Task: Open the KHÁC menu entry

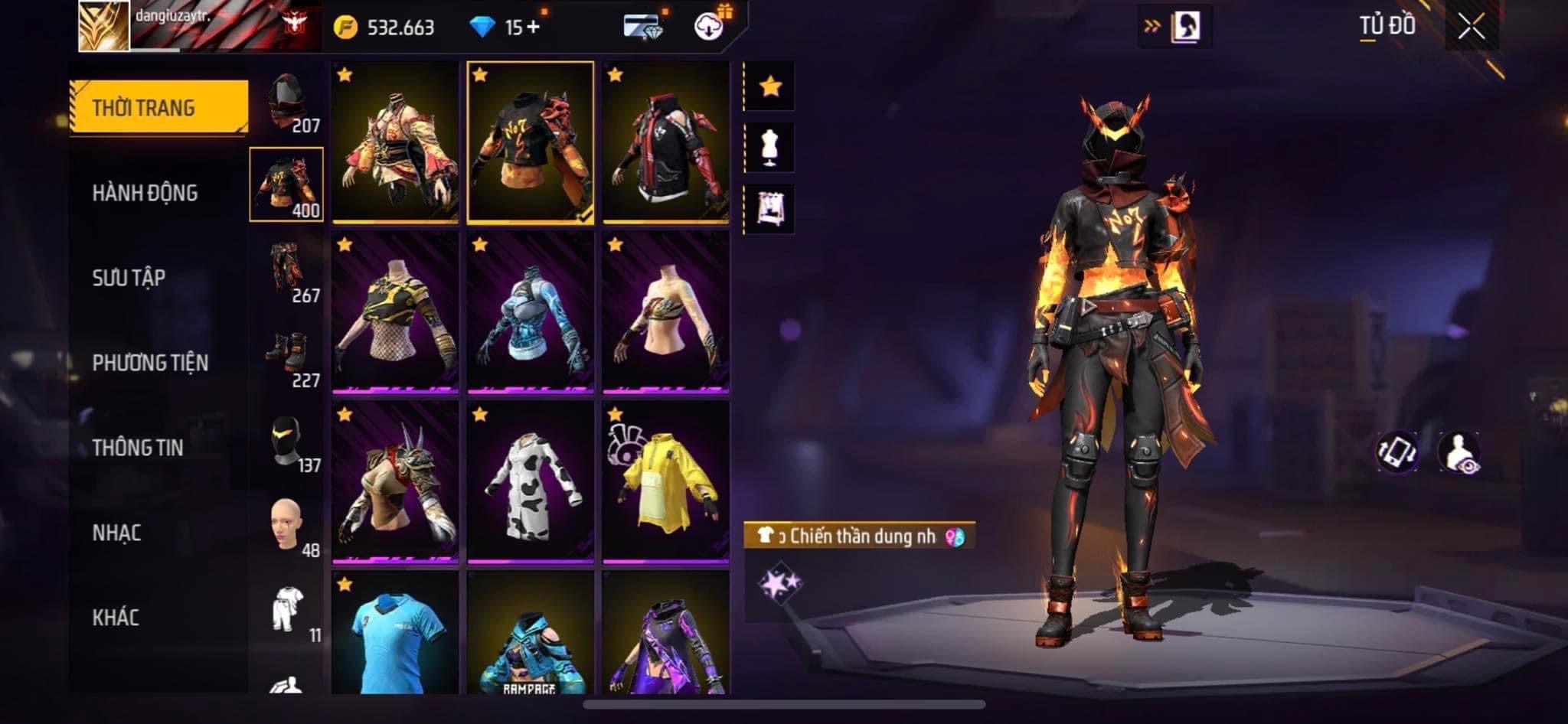Action: [116, 618]
